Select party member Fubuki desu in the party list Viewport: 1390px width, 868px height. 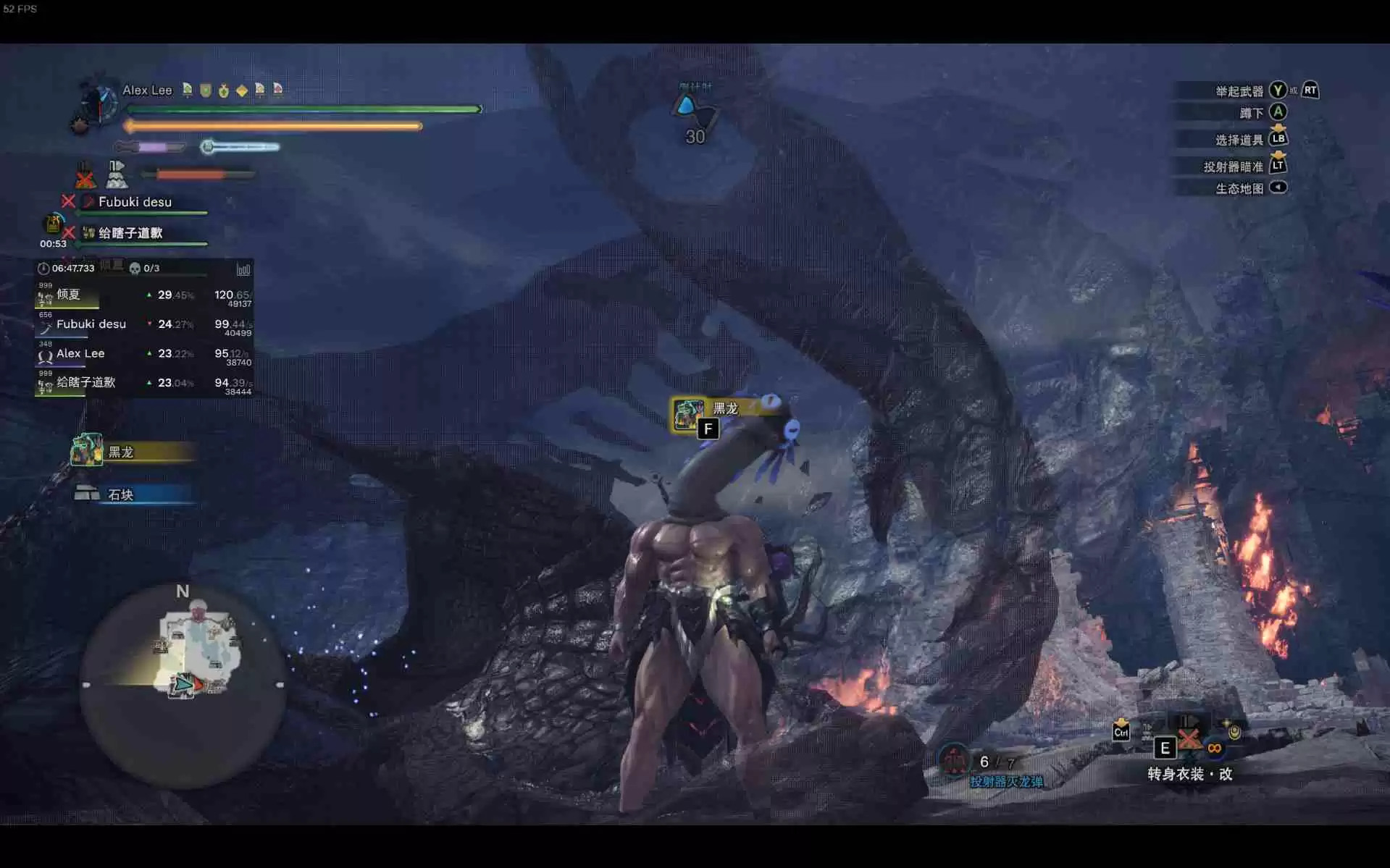[135, 202]
